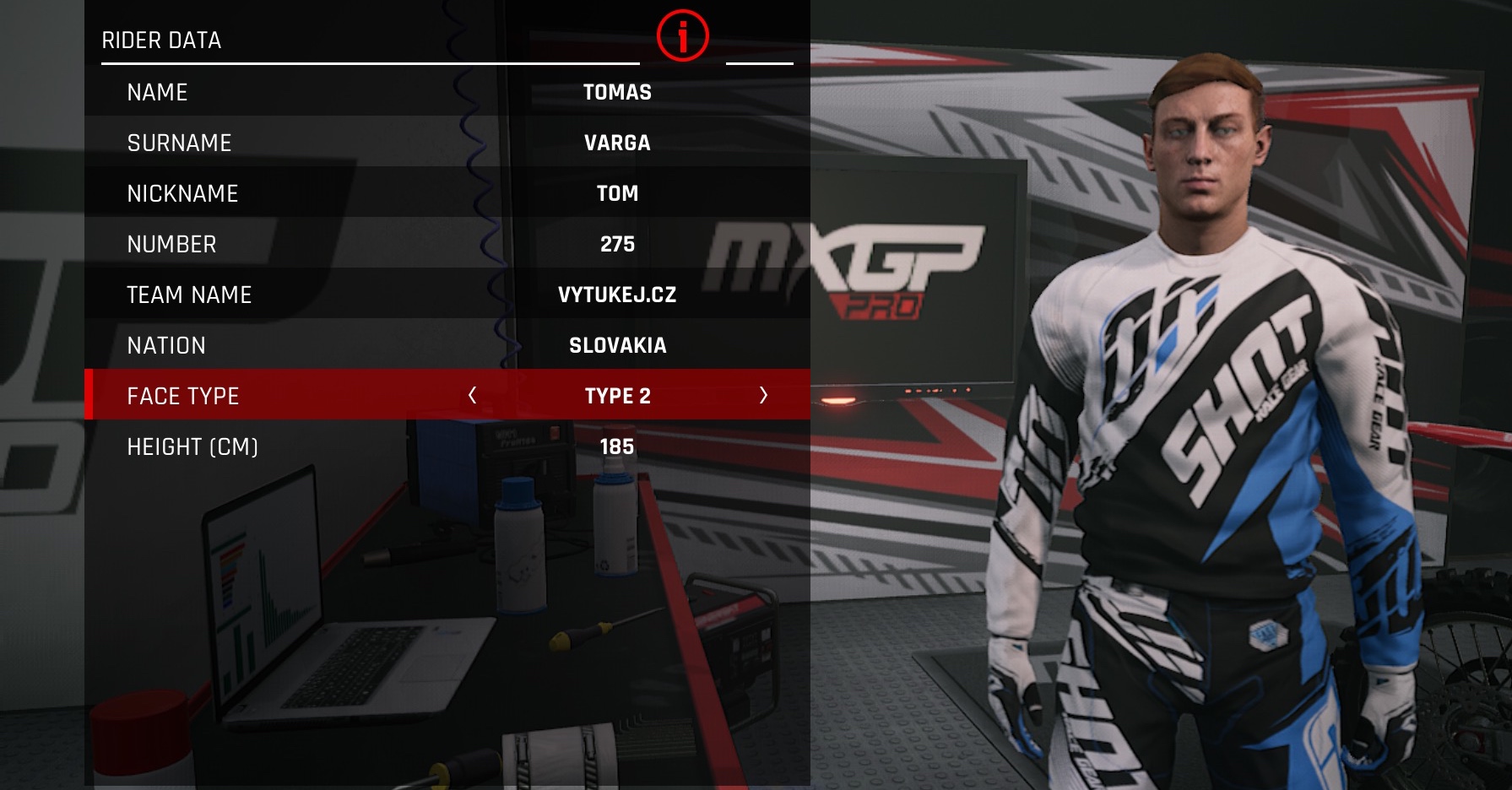This screenshot has height=790, width=1512.
Task: Click the left arrow for Face Type
Action: pos(473,395)
